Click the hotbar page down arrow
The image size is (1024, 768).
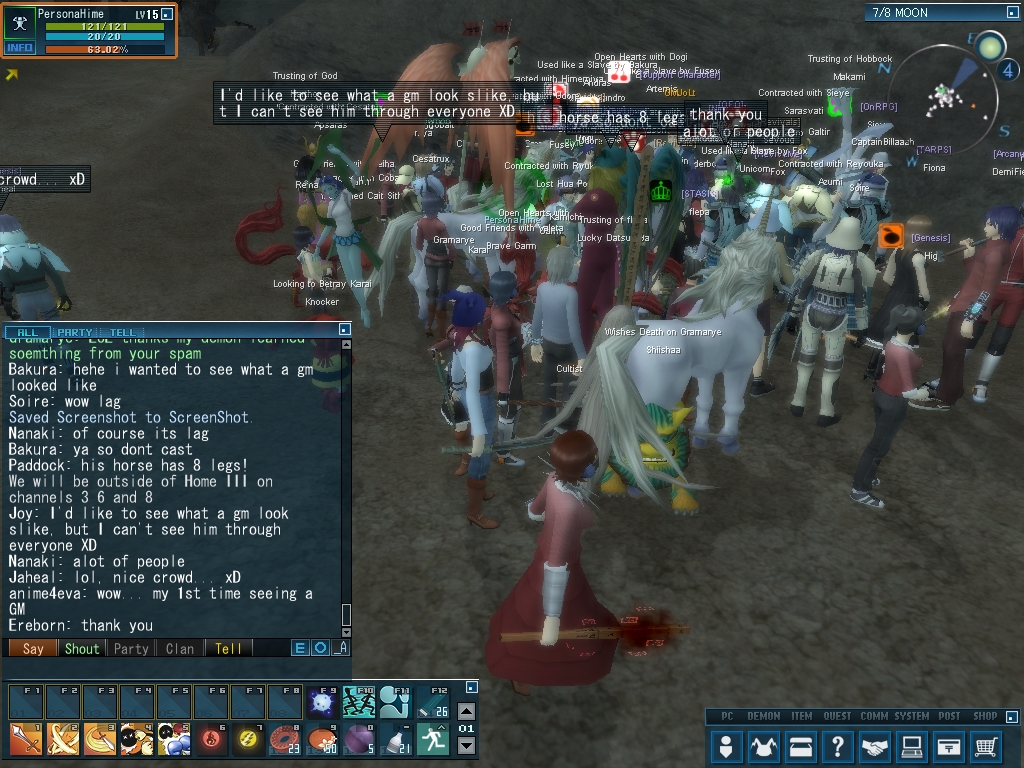coord(466,746)
